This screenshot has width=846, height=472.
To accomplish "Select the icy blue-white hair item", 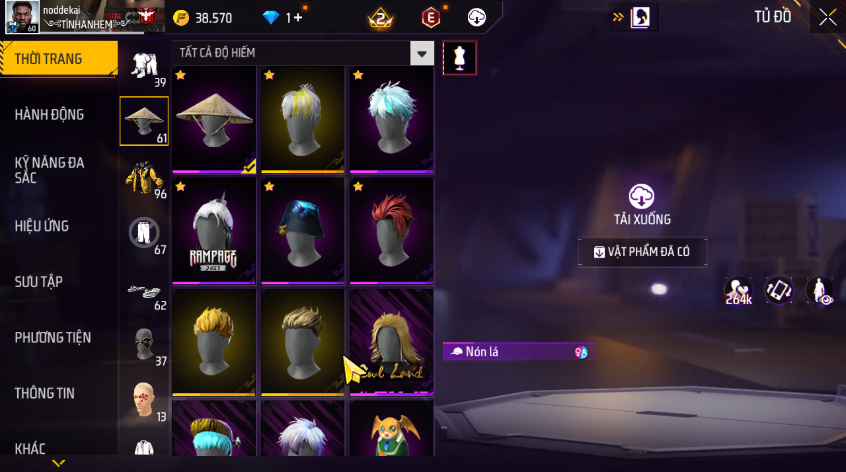I will [391, 118].
